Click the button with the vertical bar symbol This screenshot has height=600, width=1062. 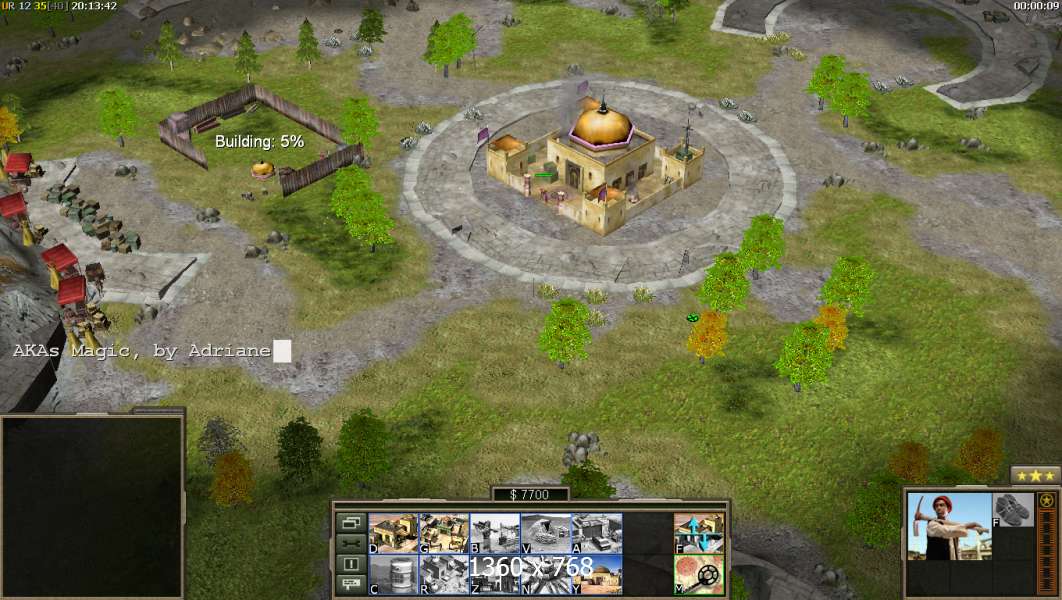click(350, 564)
